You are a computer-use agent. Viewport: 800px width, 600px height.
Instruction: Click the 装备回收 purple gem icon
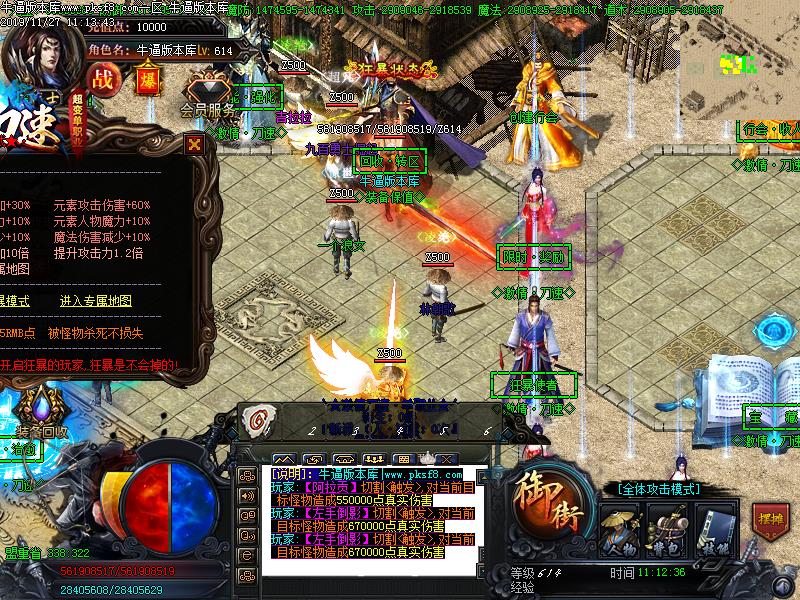[x=42, y=407]
